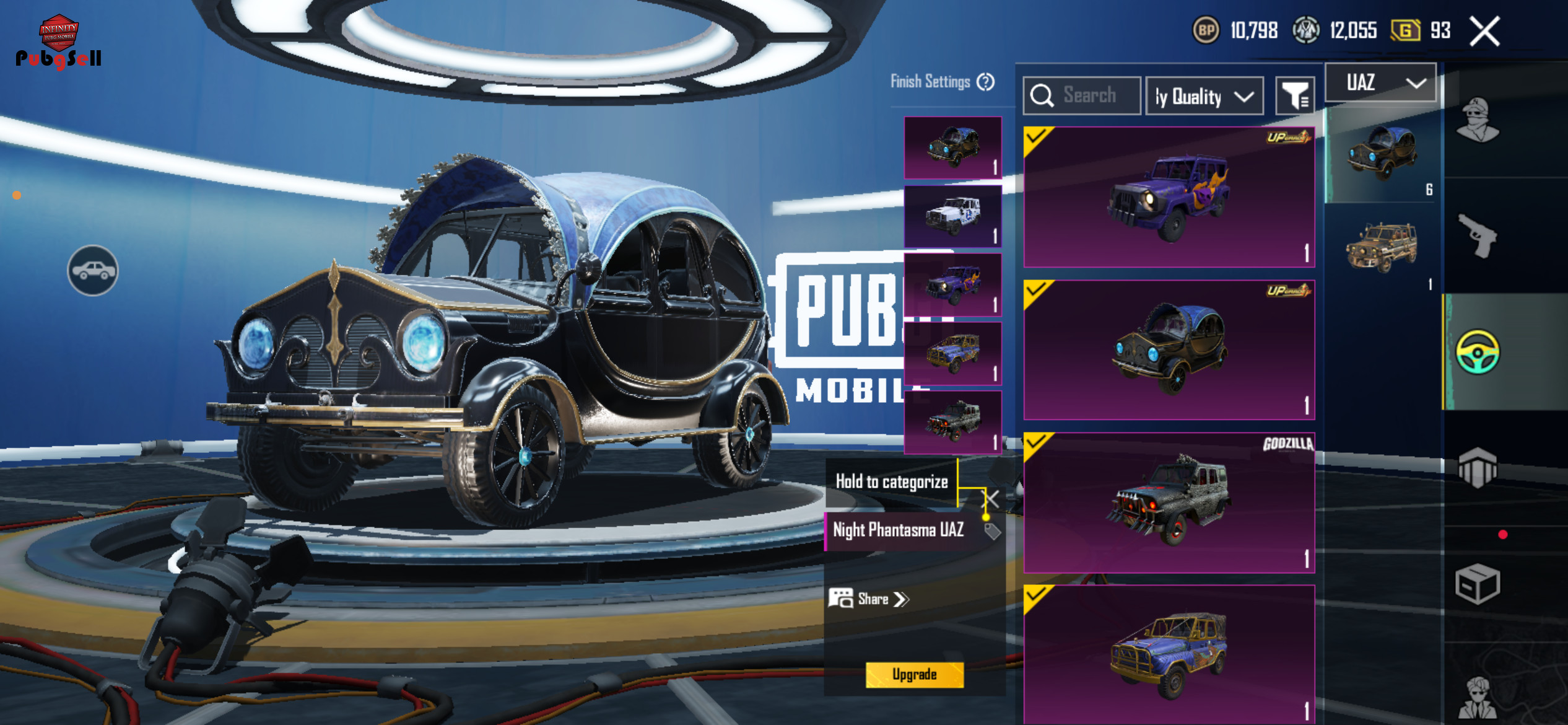Switch to the vehicle steering wheel tab
1568x725 pixels.
click(1478, 352)
